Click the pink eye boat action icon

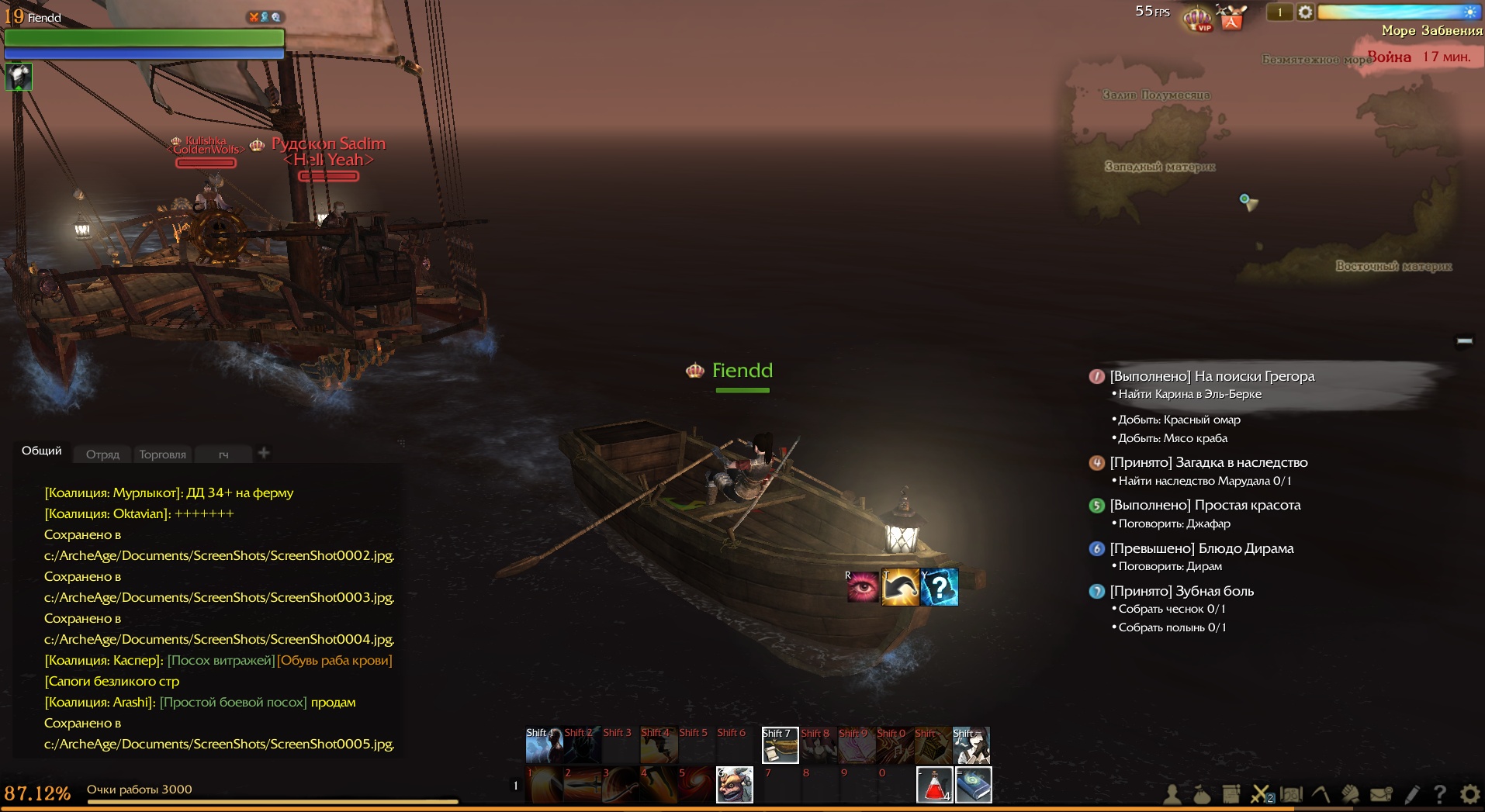pos(863,587)
